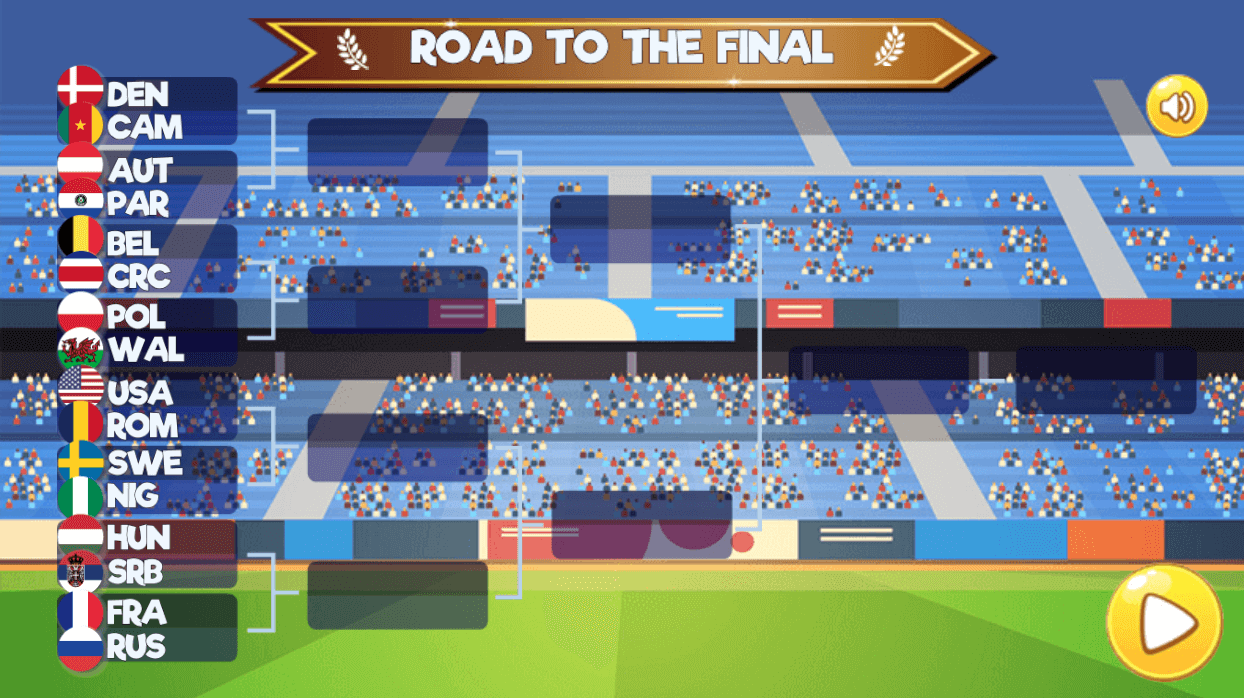This screenshot has width=1244, height=698.
Task: Select the ROM bracket entry
Action: [147, 425]
